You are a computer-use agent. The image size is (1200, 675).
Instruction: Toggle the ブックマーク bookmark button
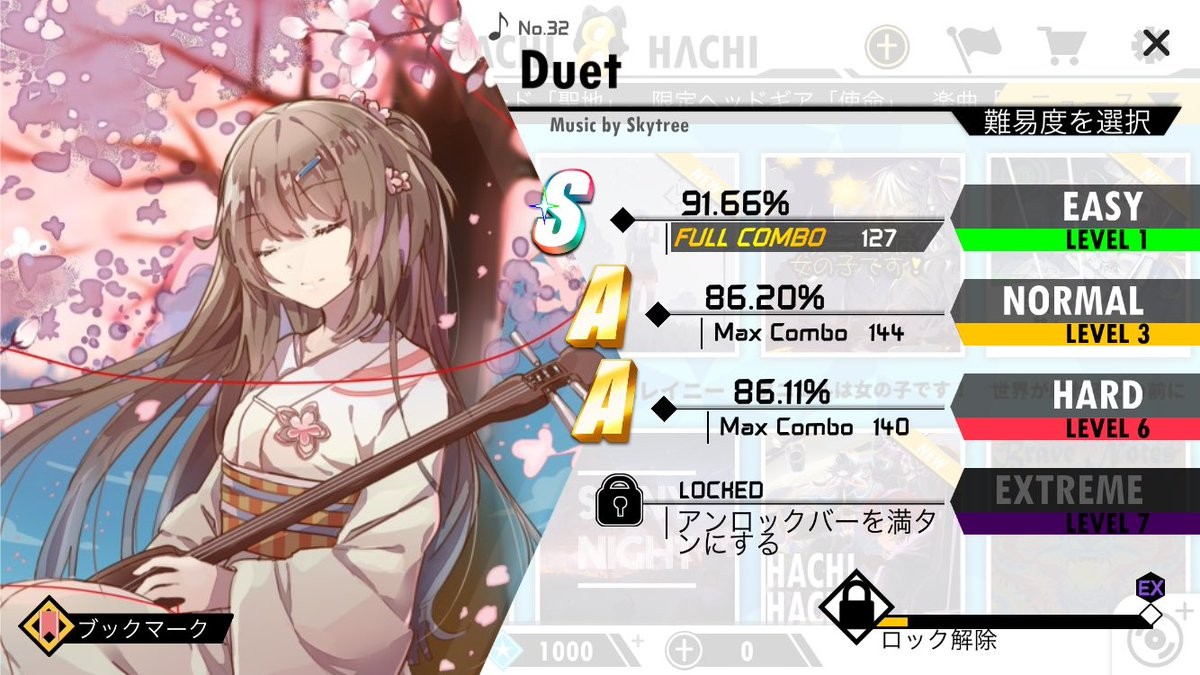127,627
